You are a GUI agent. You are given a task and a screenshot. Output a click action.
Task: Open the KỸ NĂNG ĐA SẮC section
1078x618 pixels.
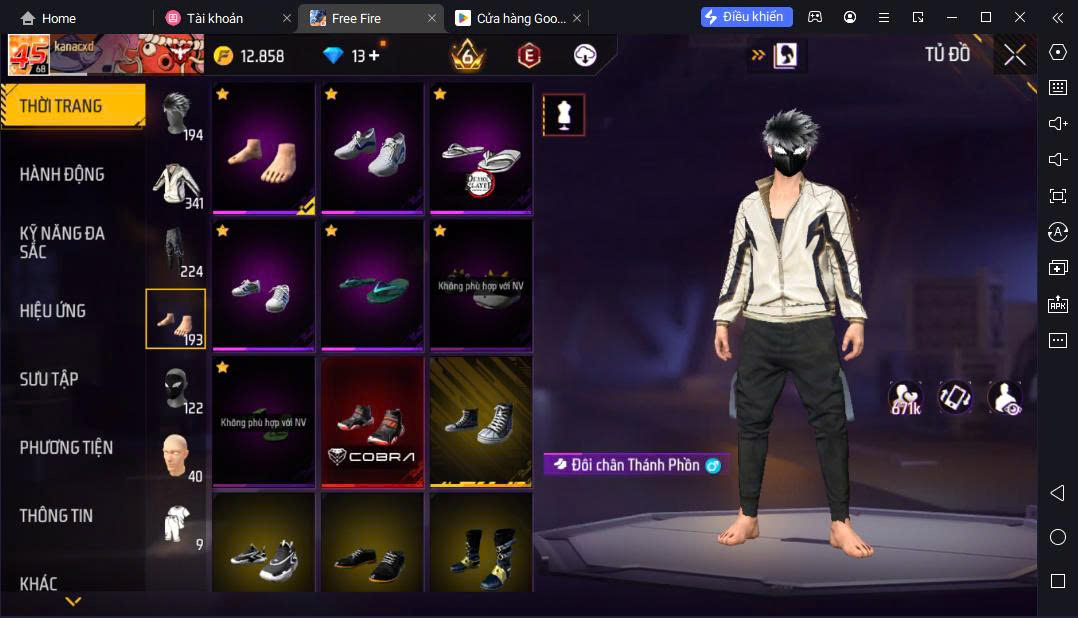[62, 242]
